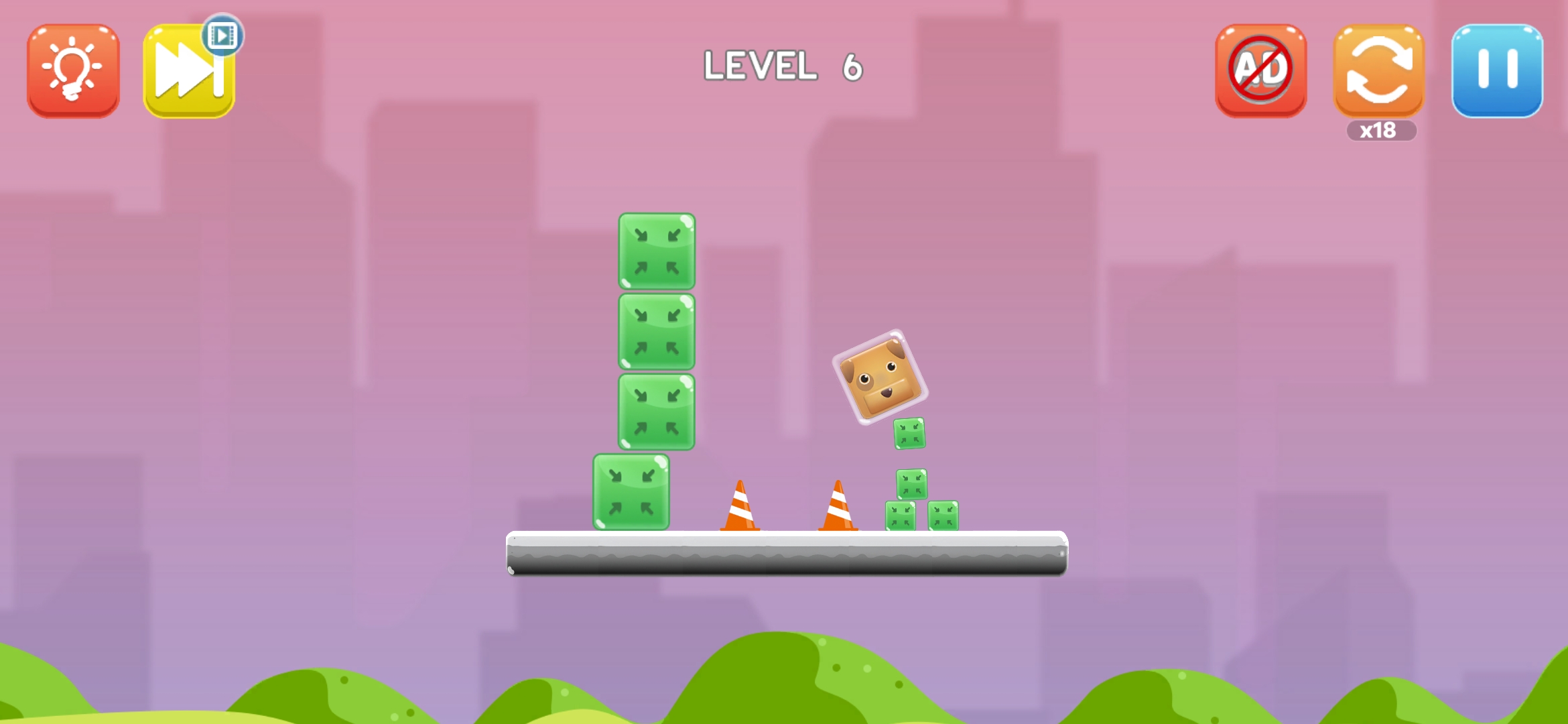Skip the level with the yellow fast-forward button
The width and height of the screenshot is (1568, 724).
pyautogui.click(x=189, y=71)
